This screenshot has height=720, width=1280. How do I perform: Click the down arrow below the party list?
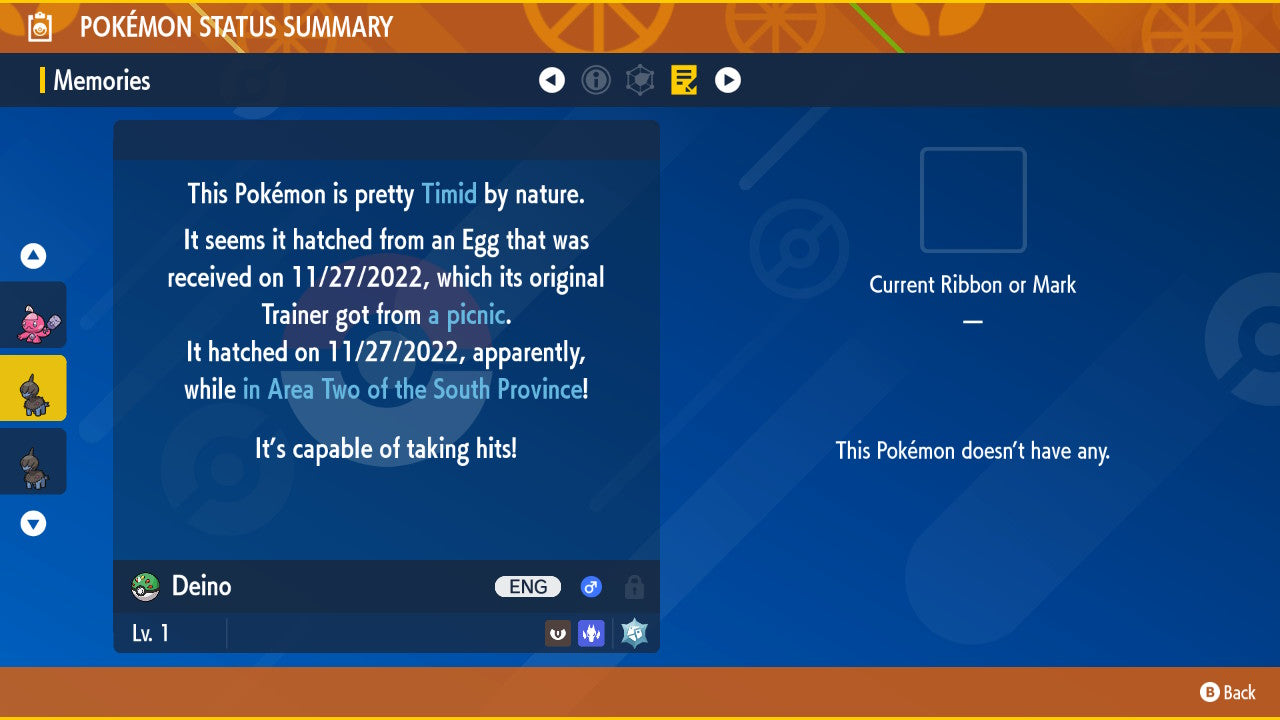32,522
